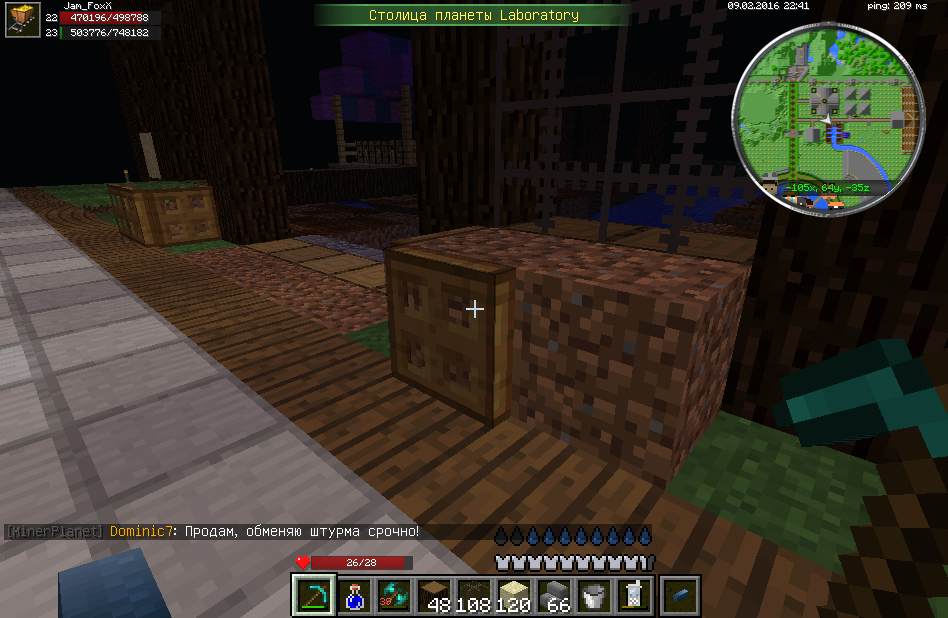
Task: Pick the hotbar stack of 108
Action: [474, 595]
